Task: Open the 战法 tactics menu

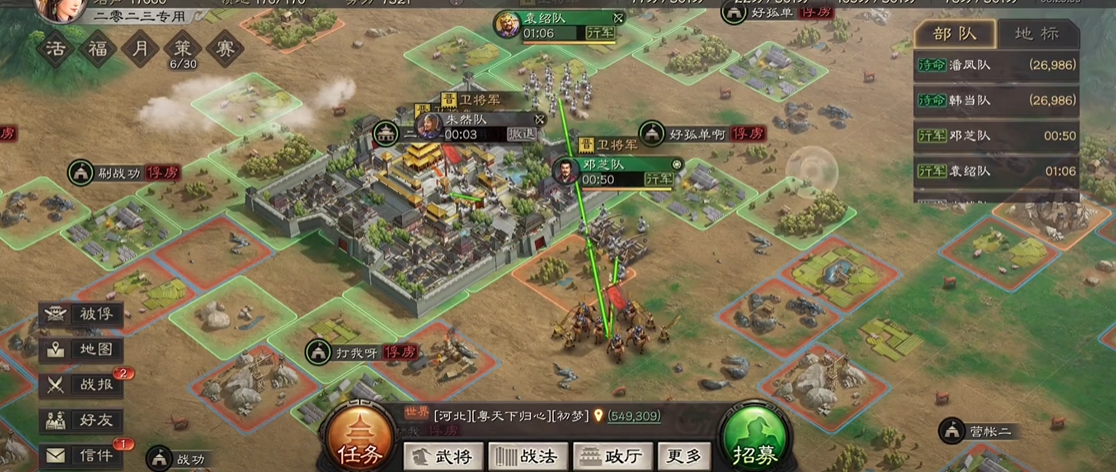Action: pos(527,456)
